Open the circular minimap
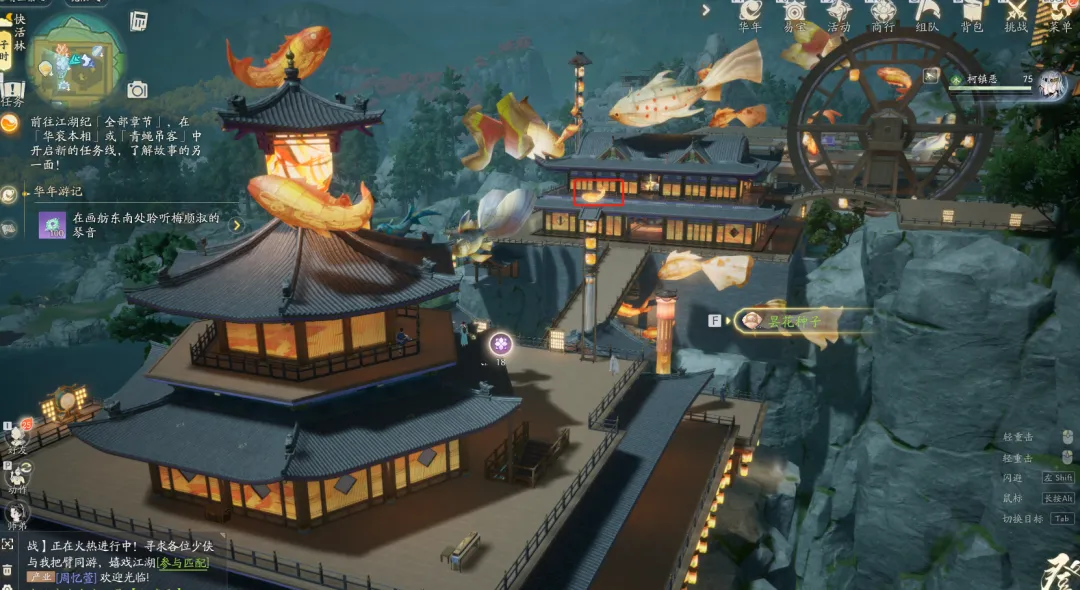1080x590 pixels. (75, 58)
